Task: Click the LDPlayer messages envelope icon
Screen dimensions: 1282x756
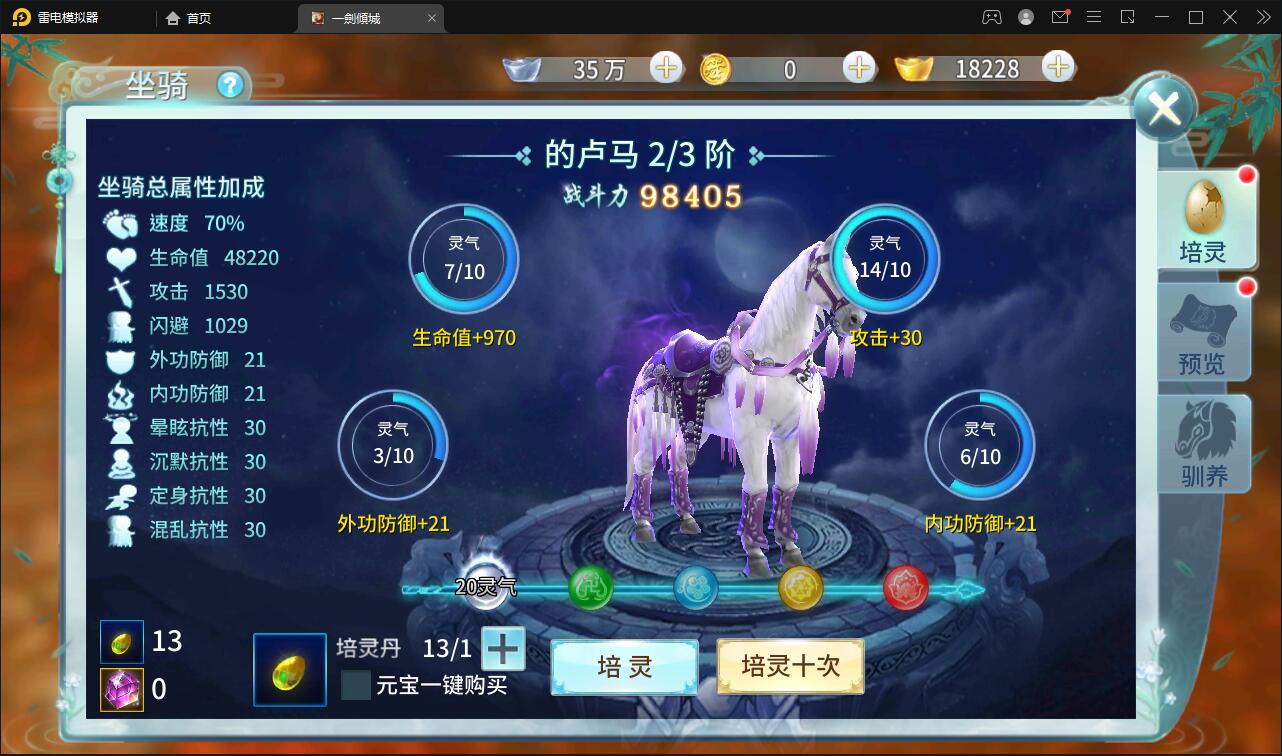Action: [x=1060, y=17]
